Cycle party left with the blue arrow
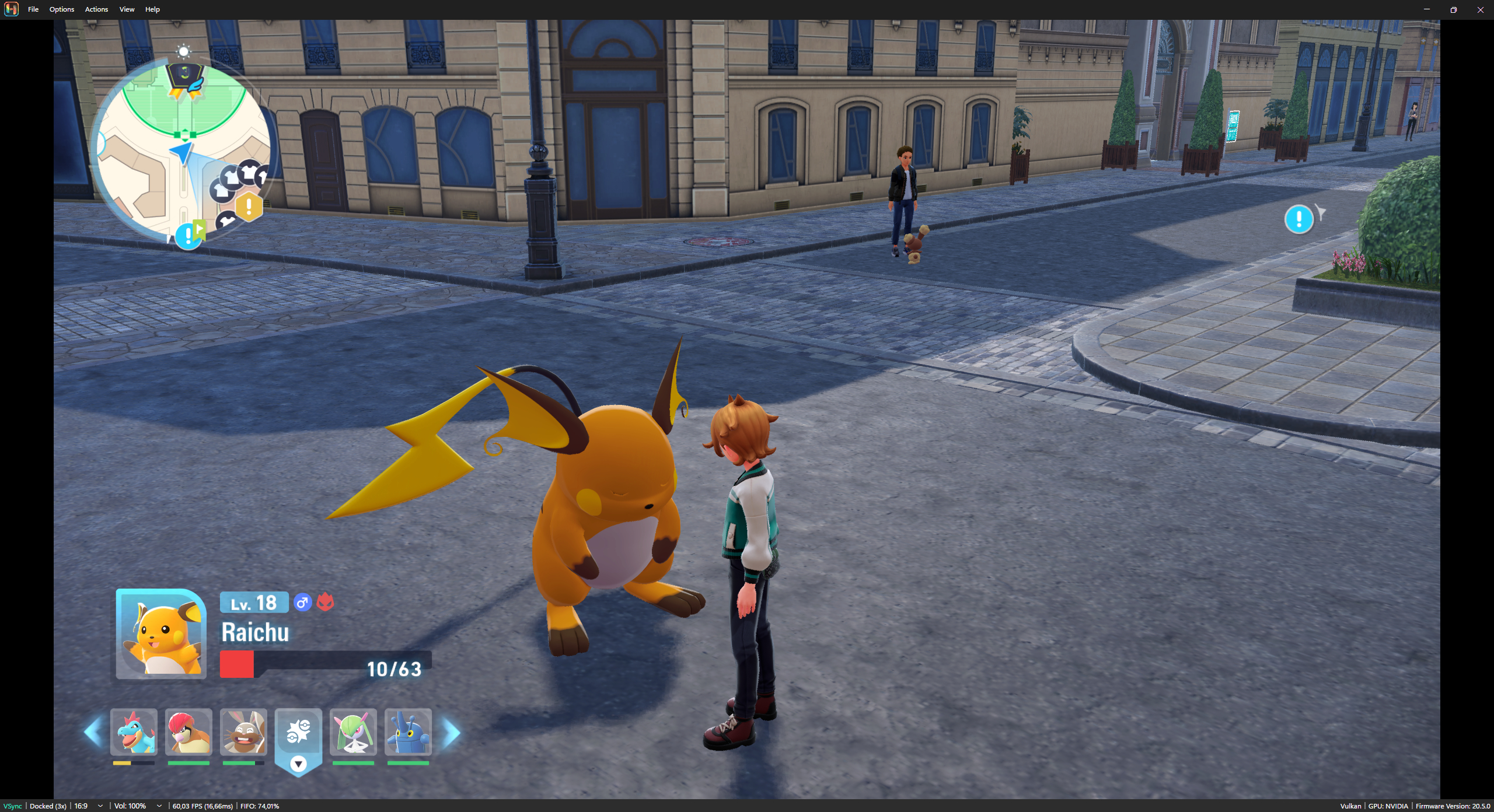 (94, 732)
